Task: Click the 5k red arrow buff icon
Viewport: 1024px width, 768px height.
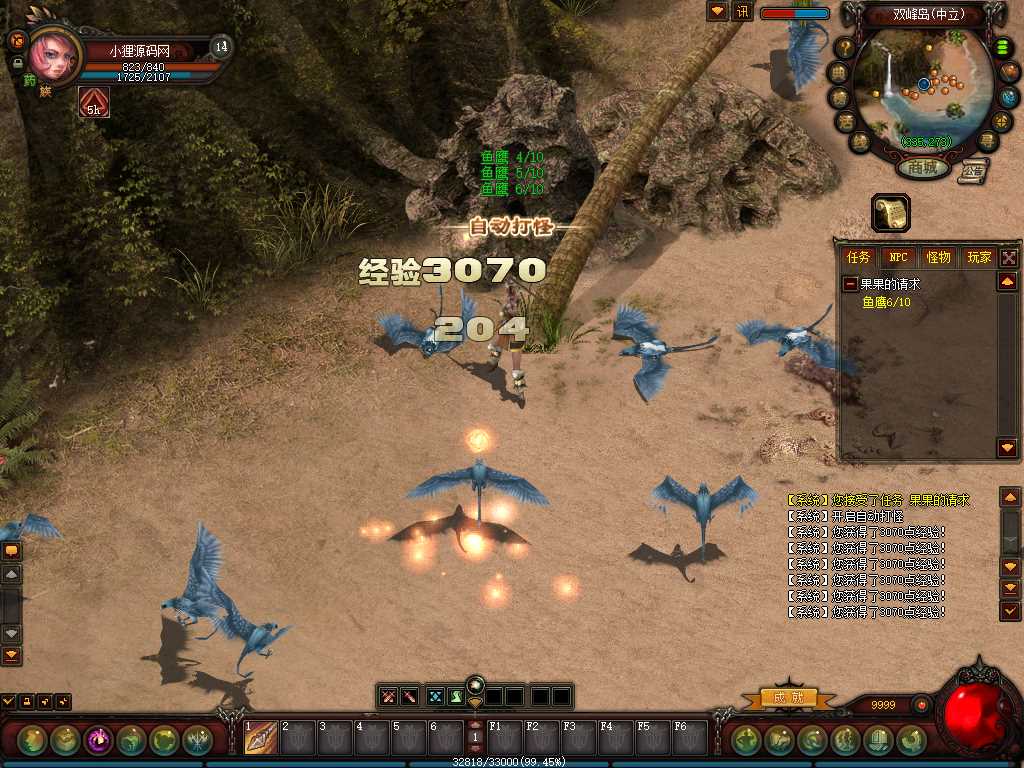Action: [94, 102]
